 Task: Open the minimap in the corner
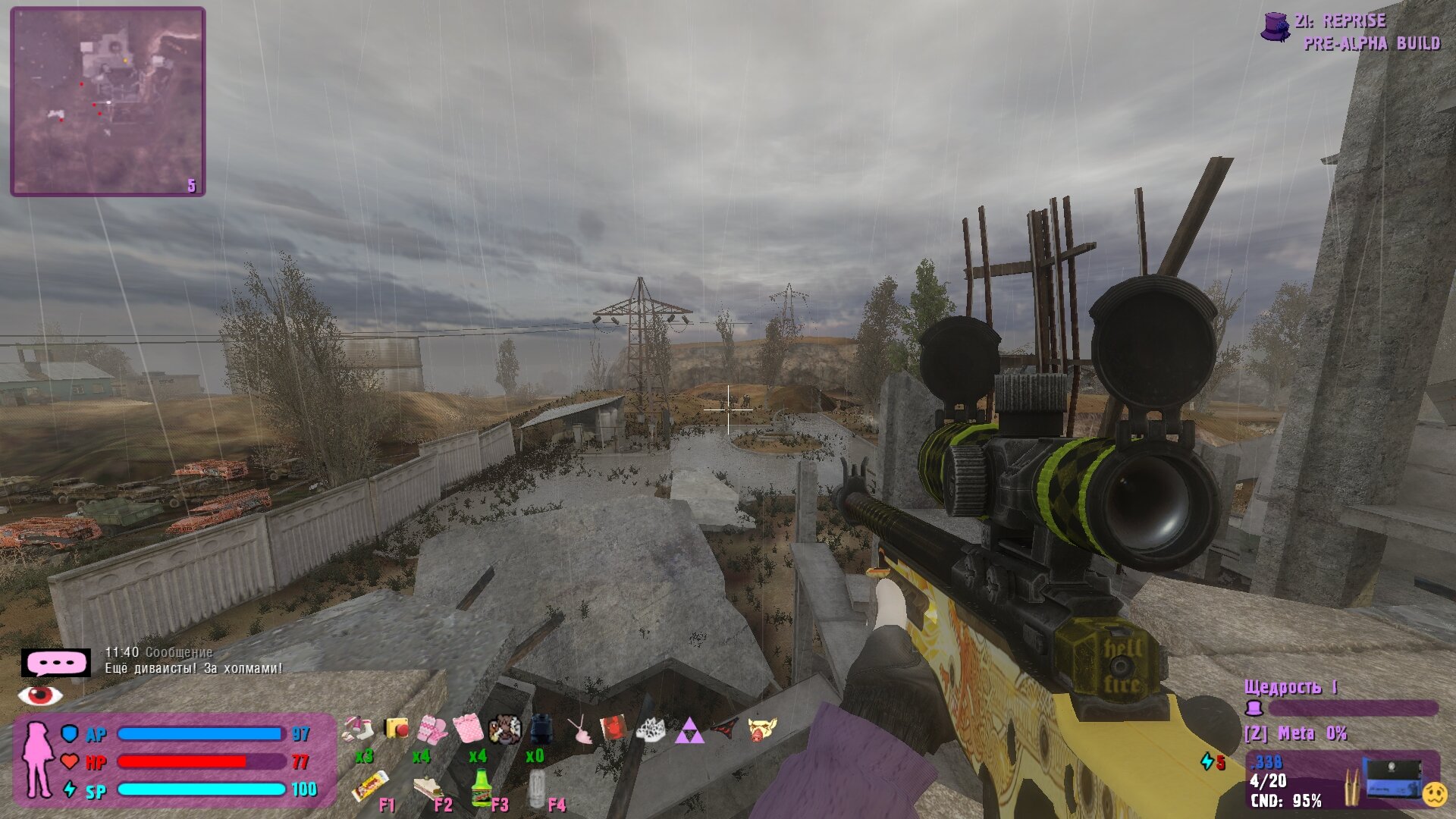(x=108, y=102)
